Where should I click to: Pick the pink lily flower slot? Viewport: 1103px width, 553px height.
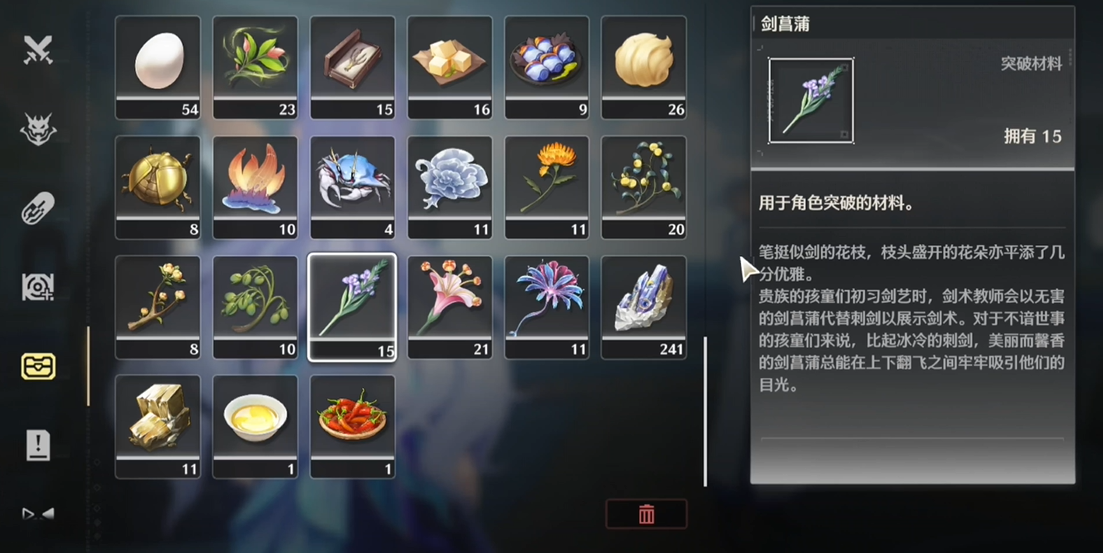(x=450, y=306)
